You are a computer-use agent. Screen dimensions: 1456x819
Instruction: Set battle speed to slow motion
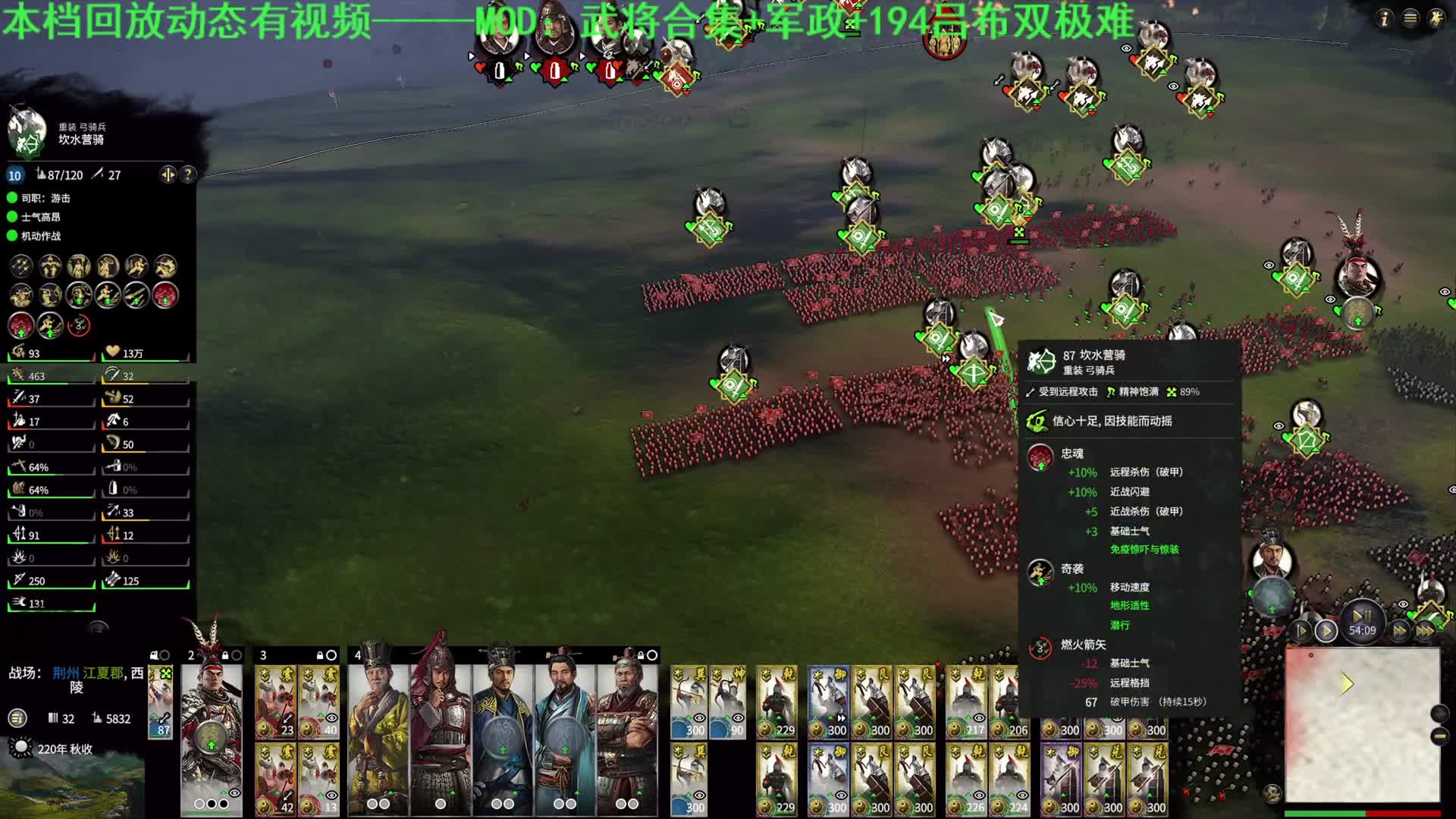point(1301,631)
